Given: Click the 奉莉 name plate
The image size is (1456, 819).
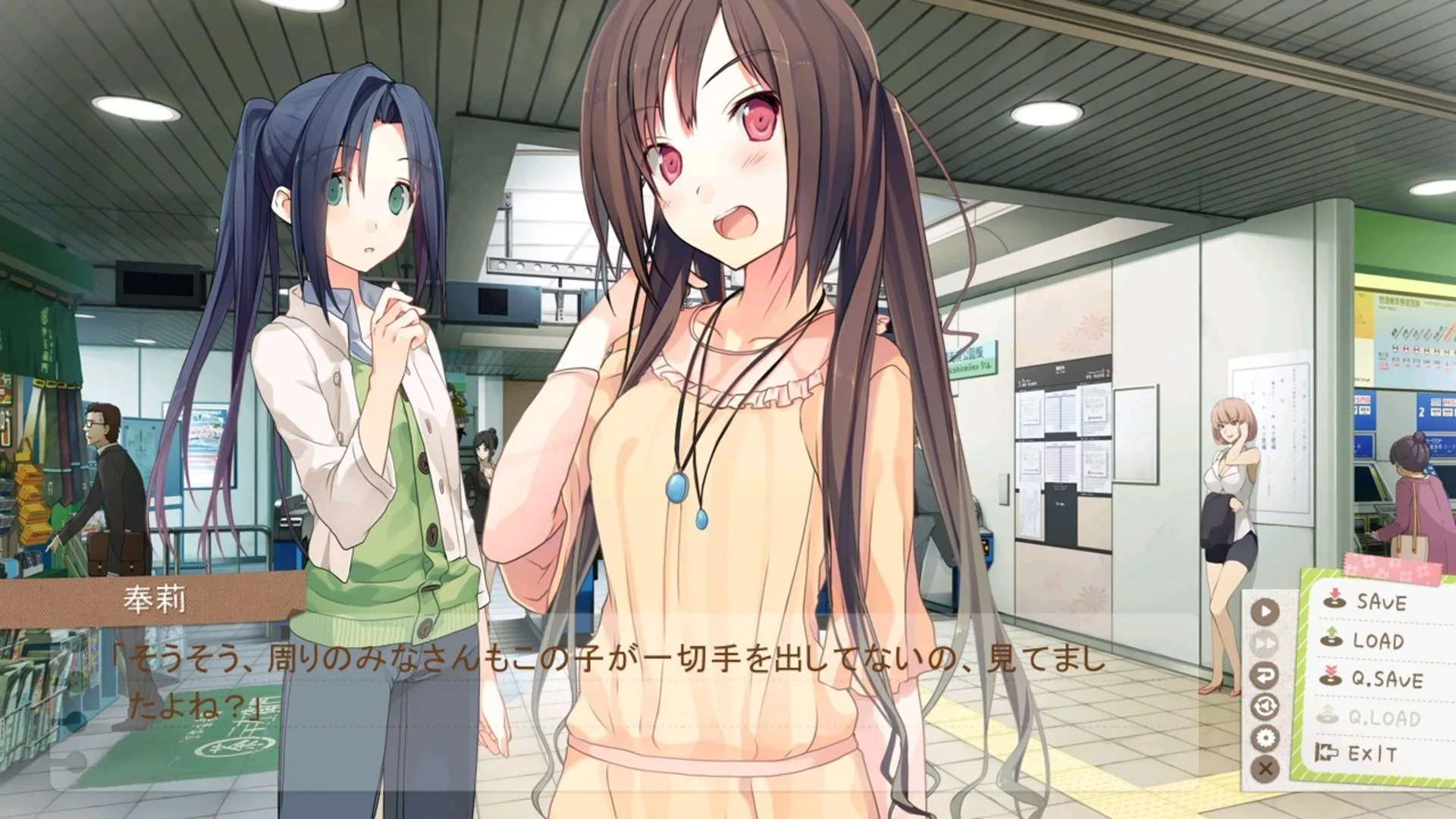Looking at the screenshot, I should tap(155, 598).
